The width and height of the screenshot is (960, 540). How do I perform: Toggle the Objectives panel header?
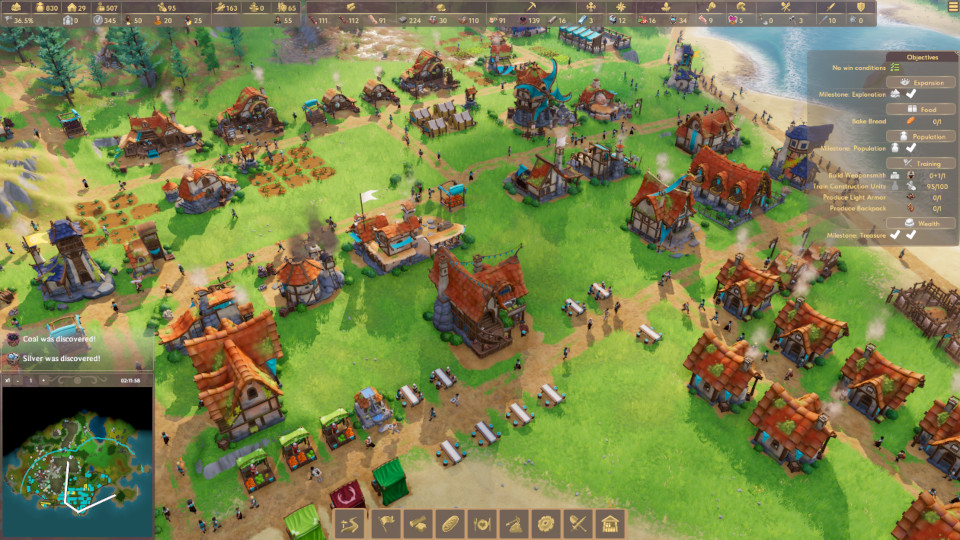(922, 57)
